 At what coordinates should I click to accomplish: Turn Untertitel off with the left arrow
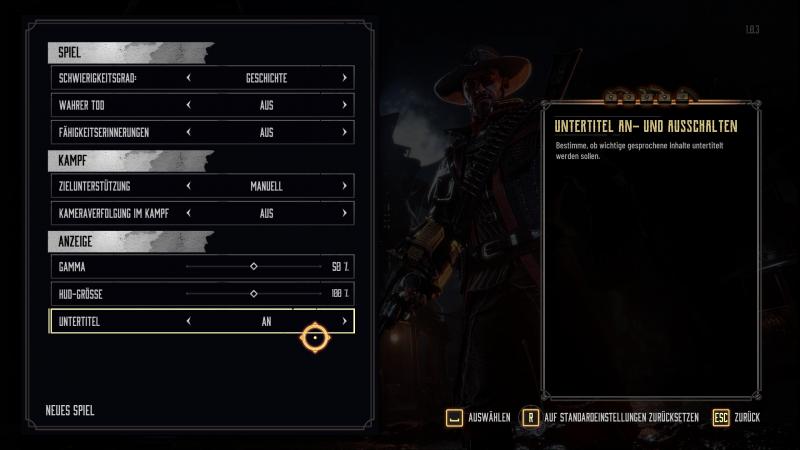click(x=188, y=321)
